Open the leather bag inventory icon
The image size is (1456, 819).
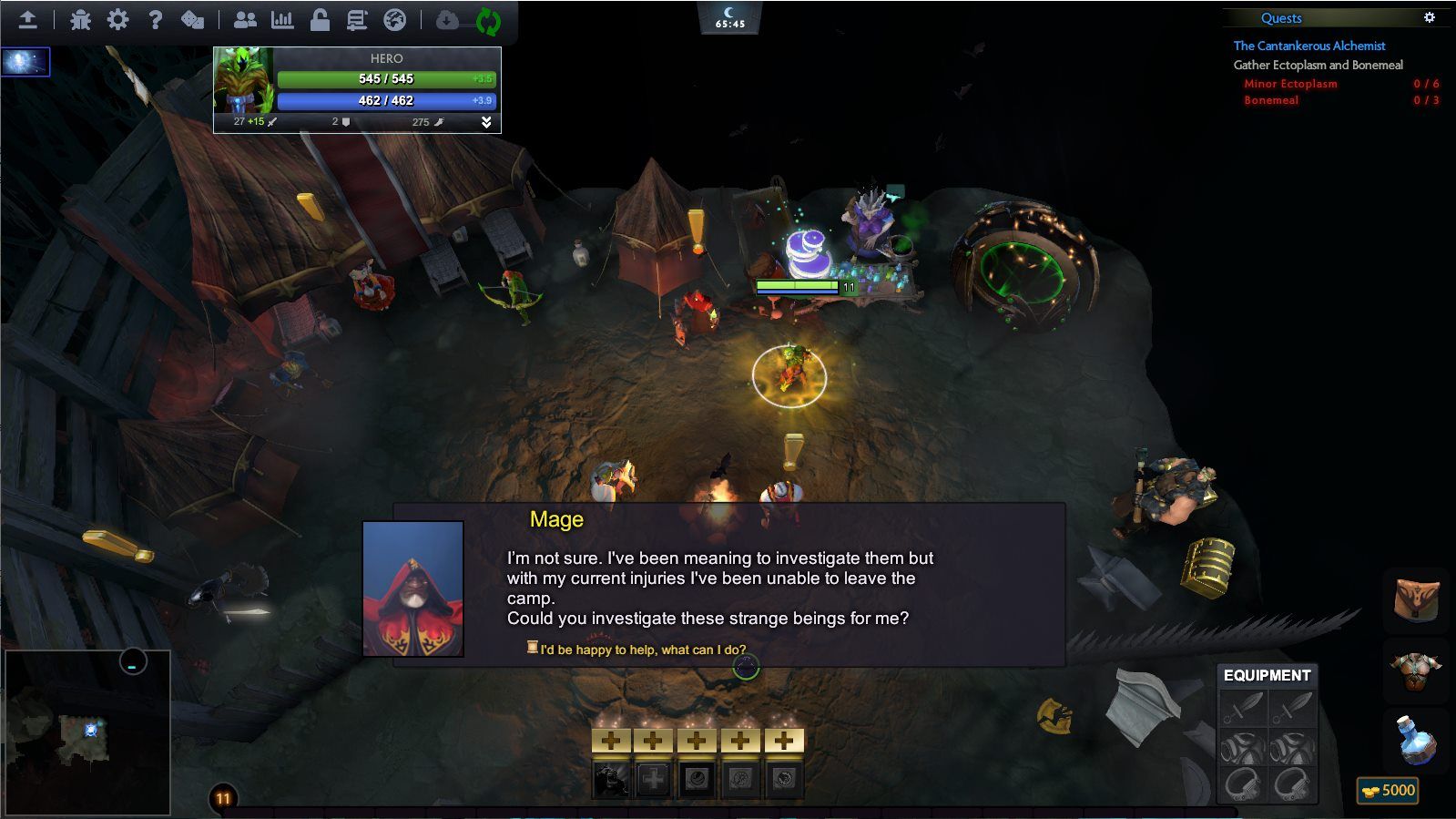1417,599
